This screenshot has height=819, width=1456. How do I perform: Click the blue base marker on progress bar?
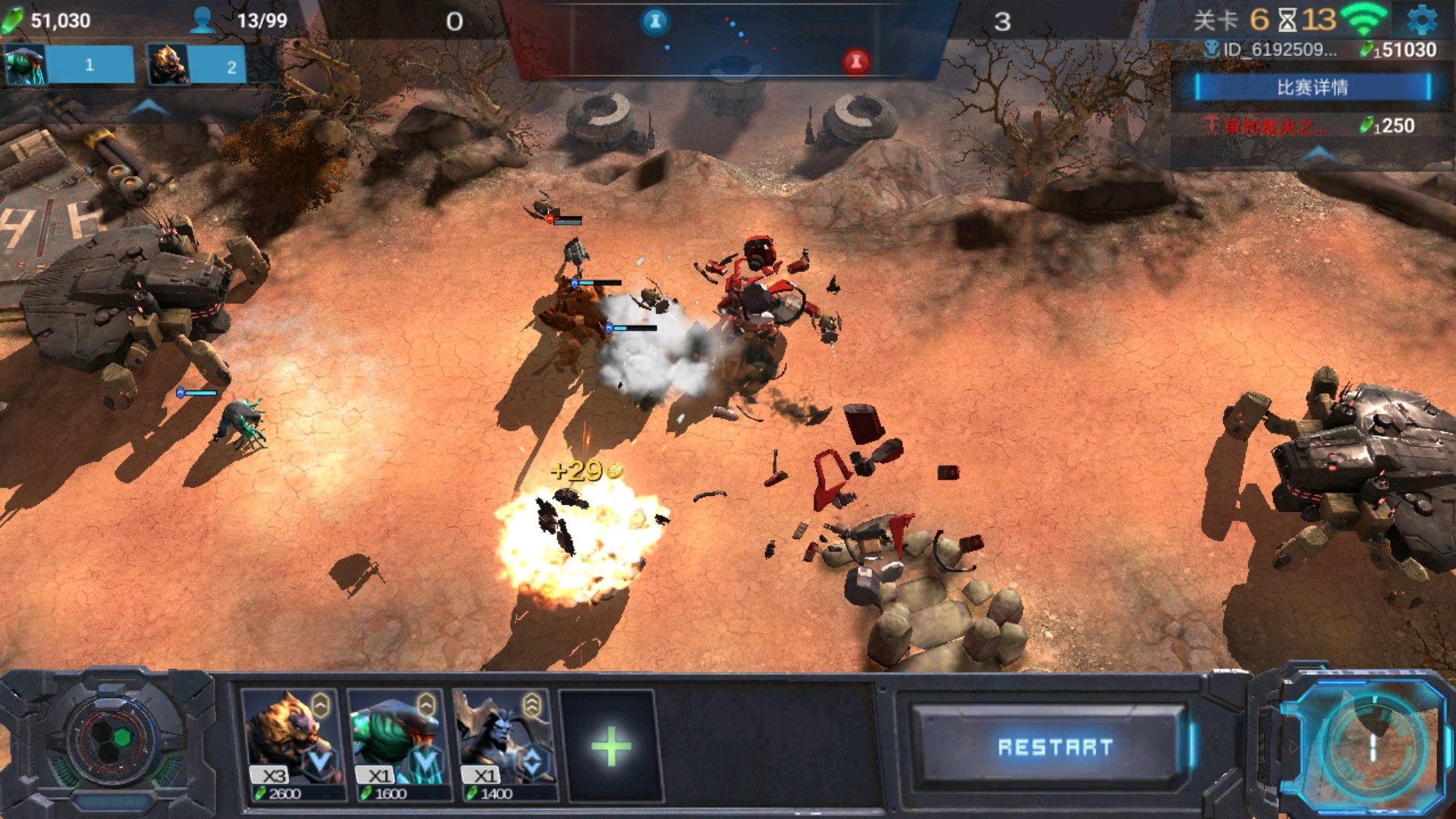click(655, 21)
